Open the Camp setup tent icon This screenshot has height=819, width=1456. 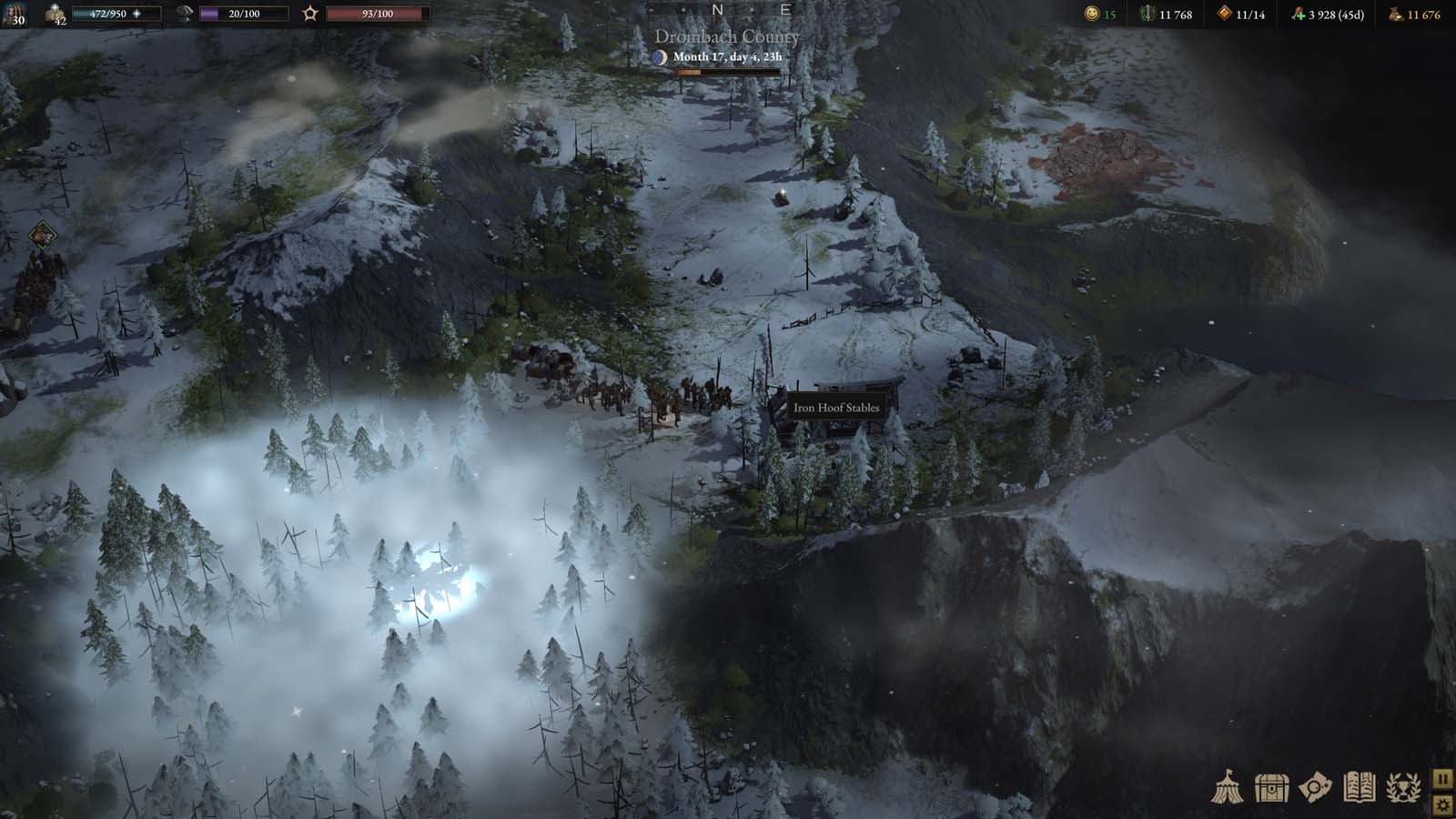coord(1228,787)
